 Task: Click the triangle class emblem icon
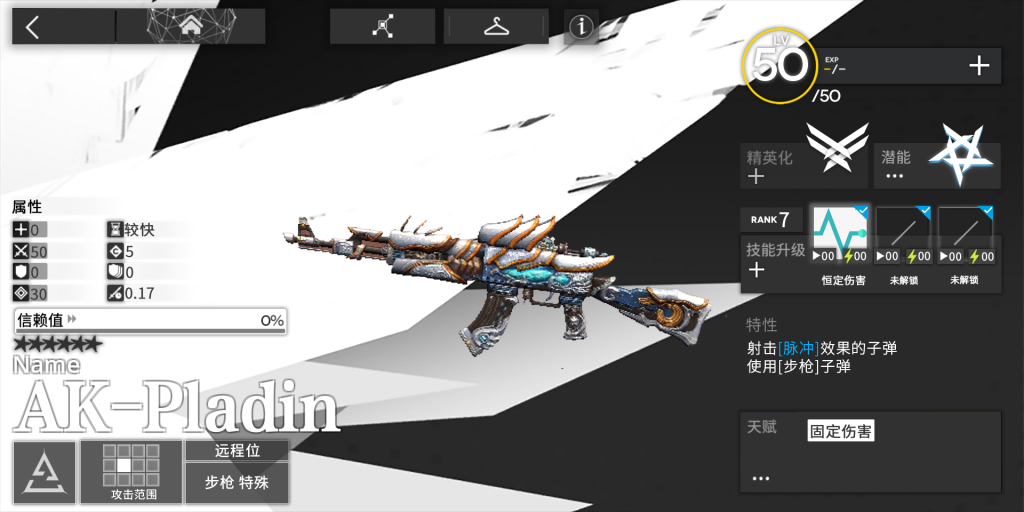44,471
